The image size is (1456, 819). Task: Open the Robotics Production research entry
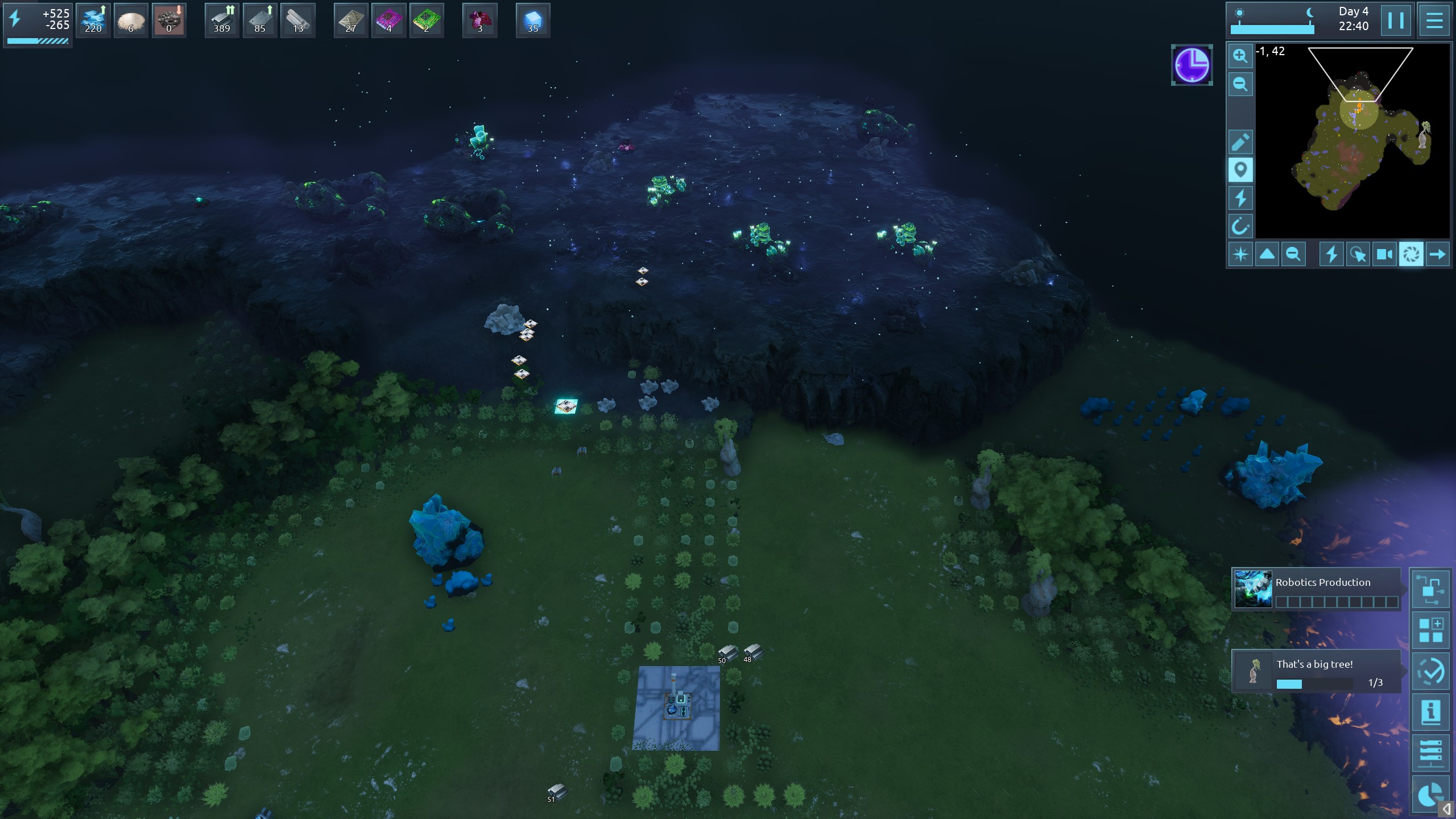click(x=1316, y=589)
